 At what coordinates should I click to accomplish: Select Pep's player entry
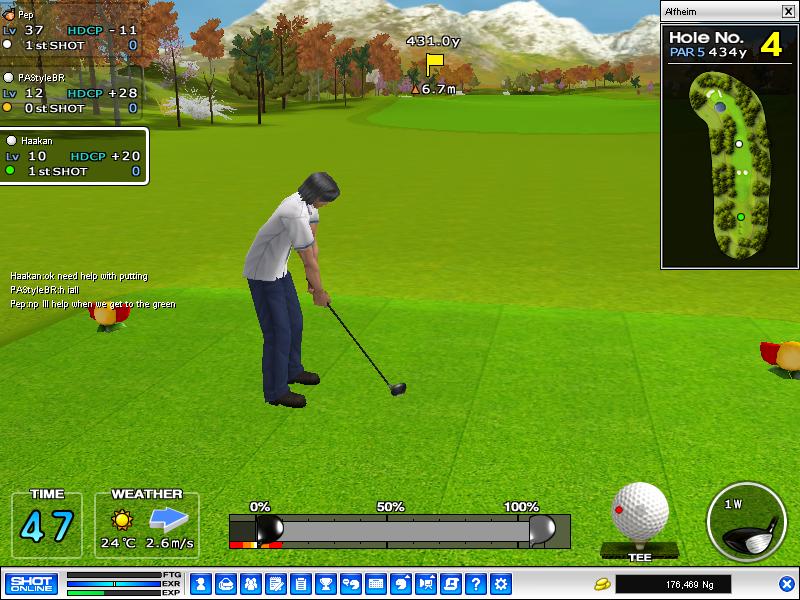pos(70,30)
